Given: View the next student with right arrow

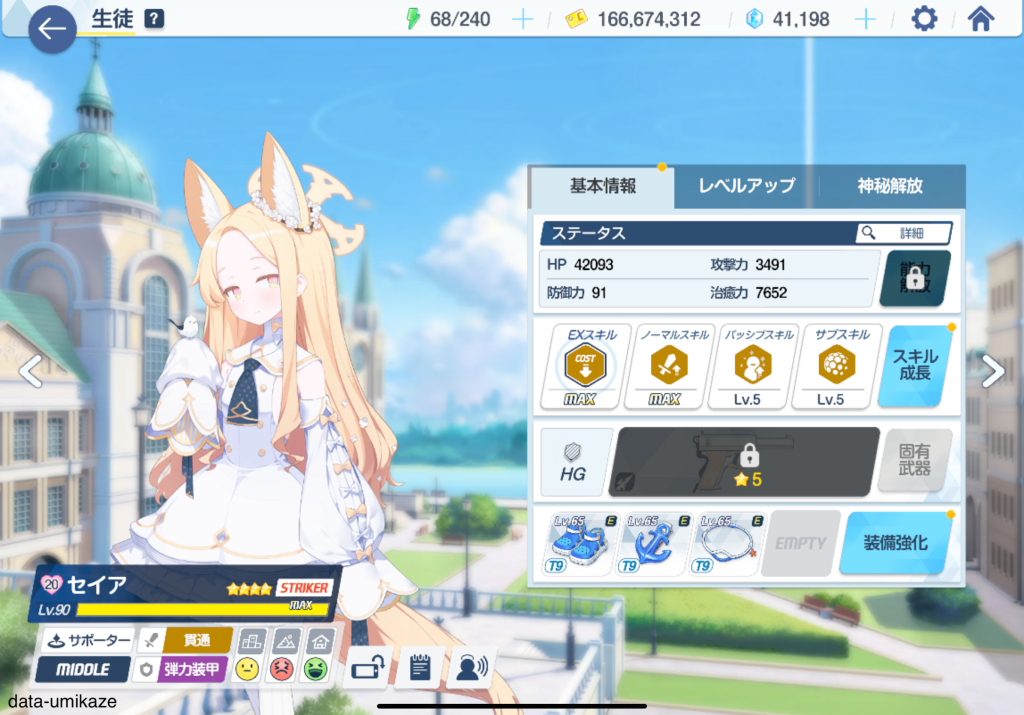Looking at the screenshot, I should click(x=992, y=371).
